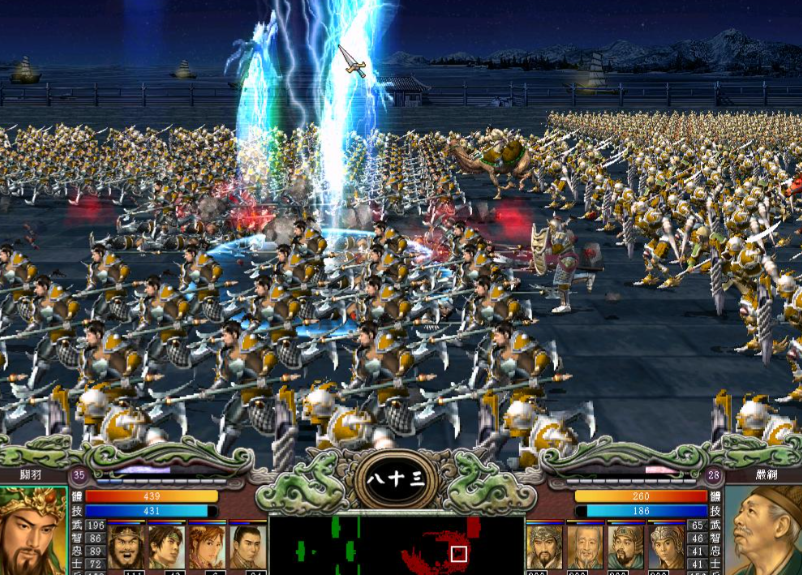Select Yan Yan's large commander portrait
This screenshot has height=575, width=802.
[766, 532]
